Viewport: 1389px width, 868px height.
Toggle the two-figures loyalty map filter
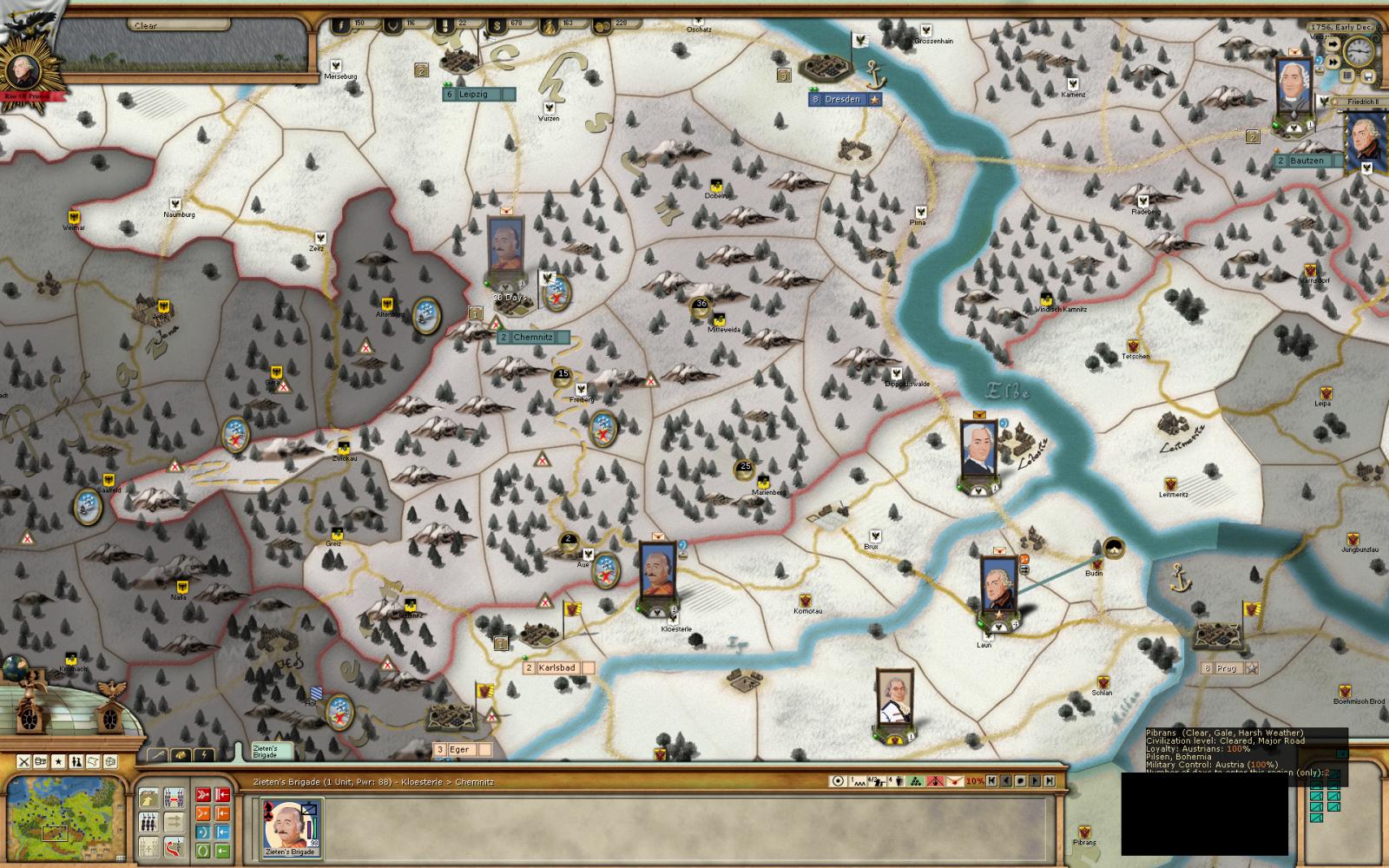pyautogui.click(x=76, y=761)
